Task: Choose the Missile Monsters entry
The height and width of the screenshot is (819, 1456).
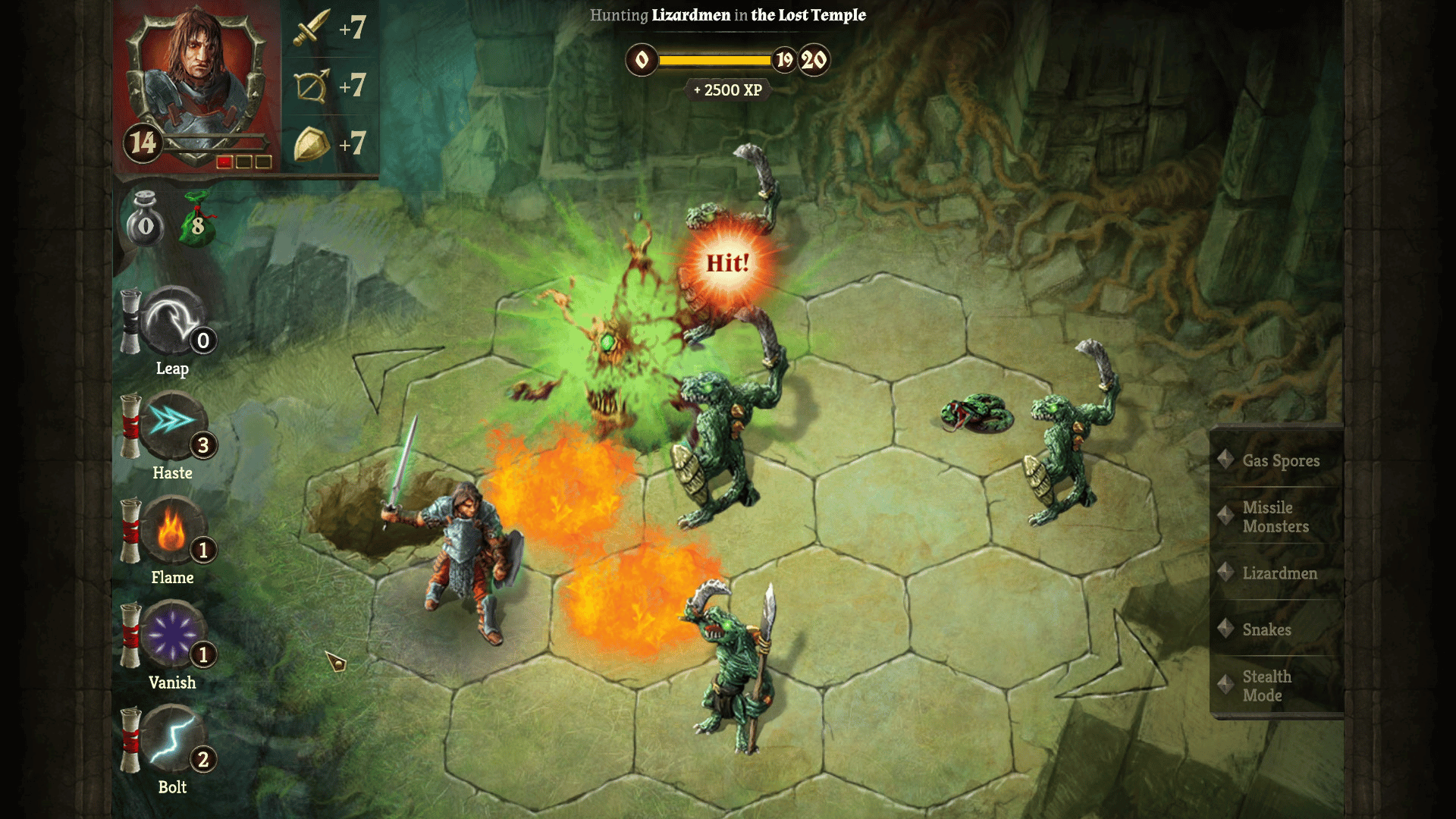Action: (x=1276, y=516)
